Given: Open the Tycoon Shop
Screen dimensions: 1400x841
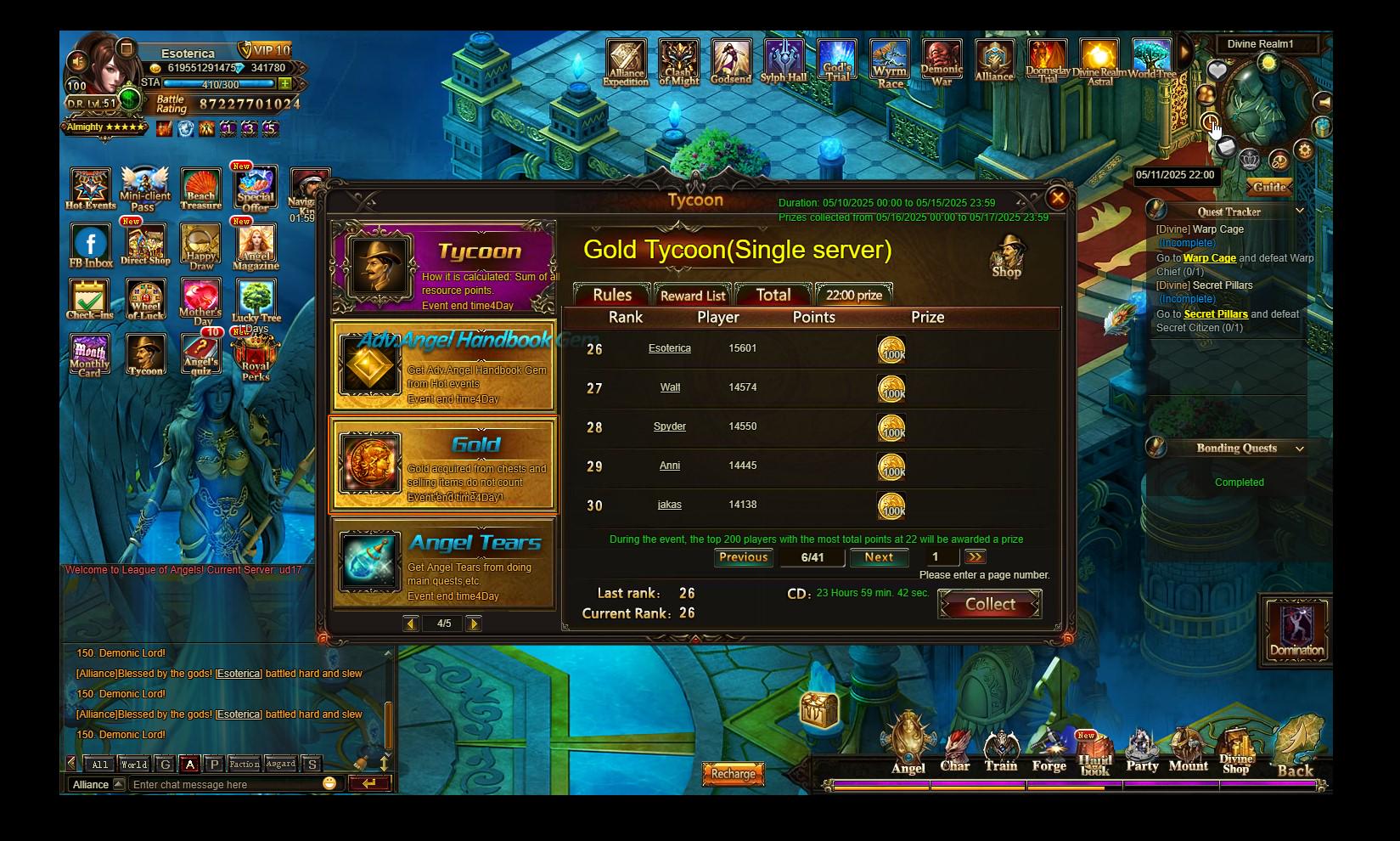Looking at the screenshot, I should point(1007,257).
